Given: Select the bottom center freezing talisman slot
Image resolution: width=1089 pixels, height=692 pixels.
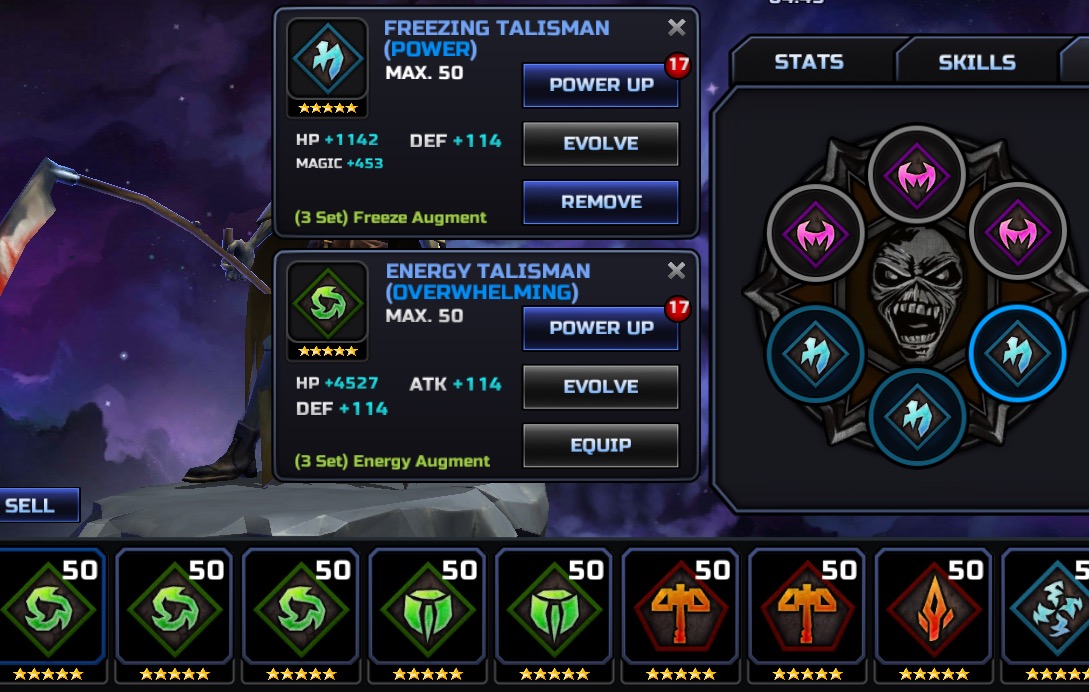Looking at the screenshot, I should (x=916, y=418).
